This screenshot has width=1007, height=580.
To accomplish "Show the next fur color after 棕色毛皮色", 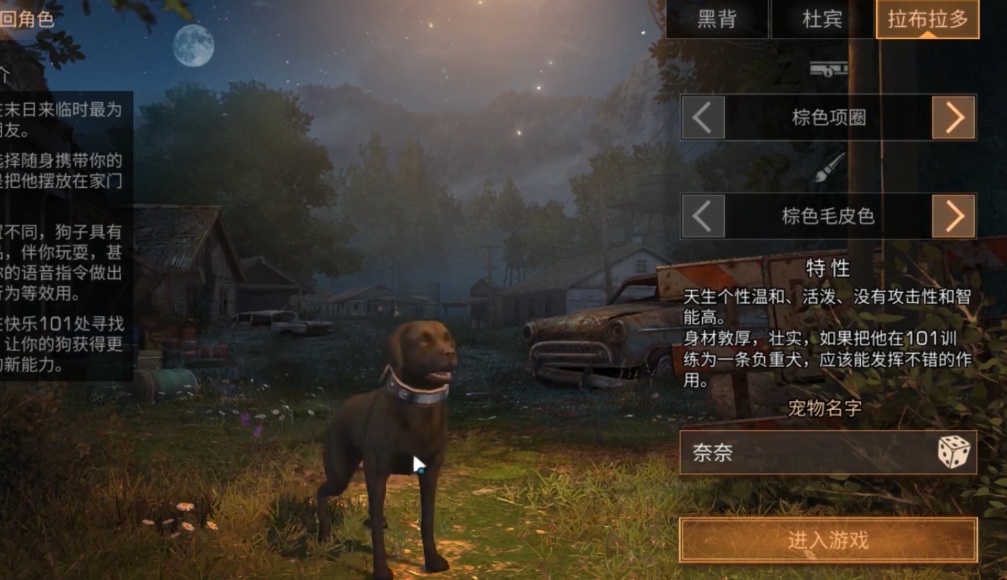I will point(954,216).
